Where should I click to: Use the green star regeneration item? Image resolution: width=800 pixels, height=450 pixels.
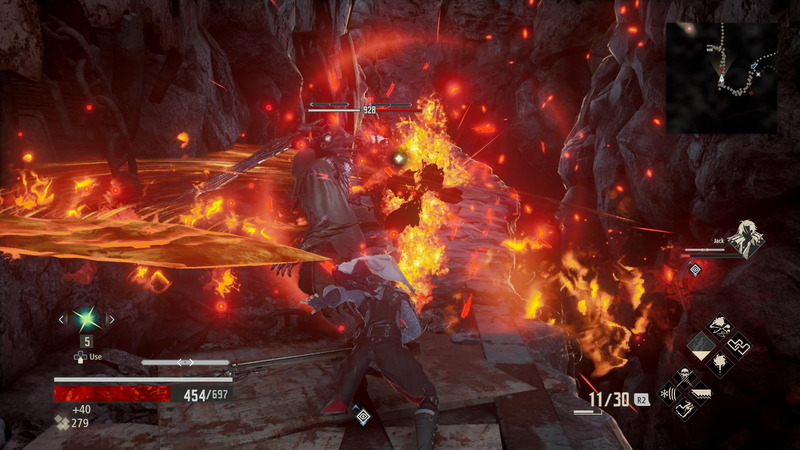click(86, 319)
